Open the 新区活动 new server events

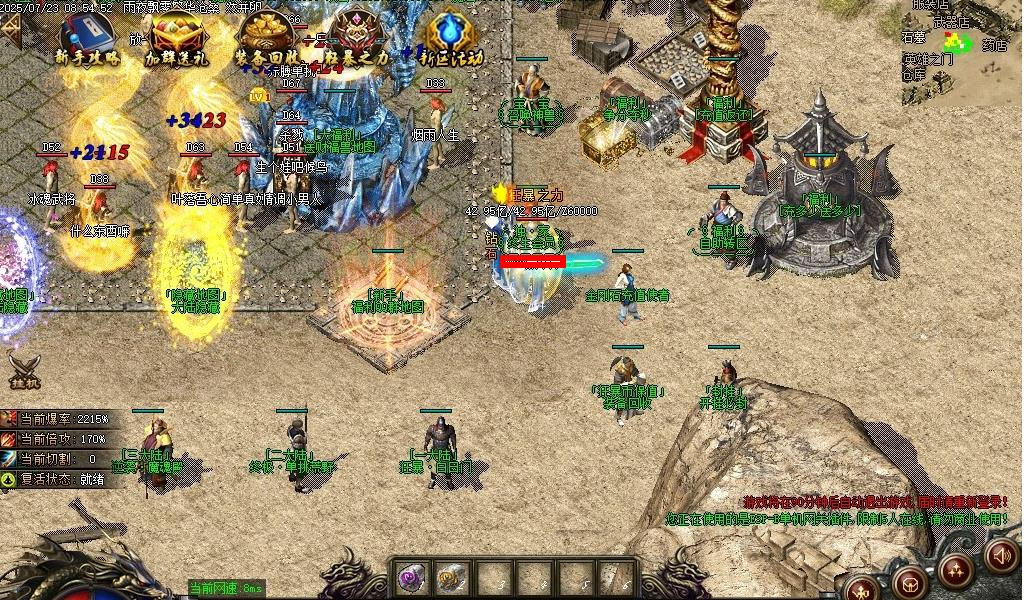(450, 38)
